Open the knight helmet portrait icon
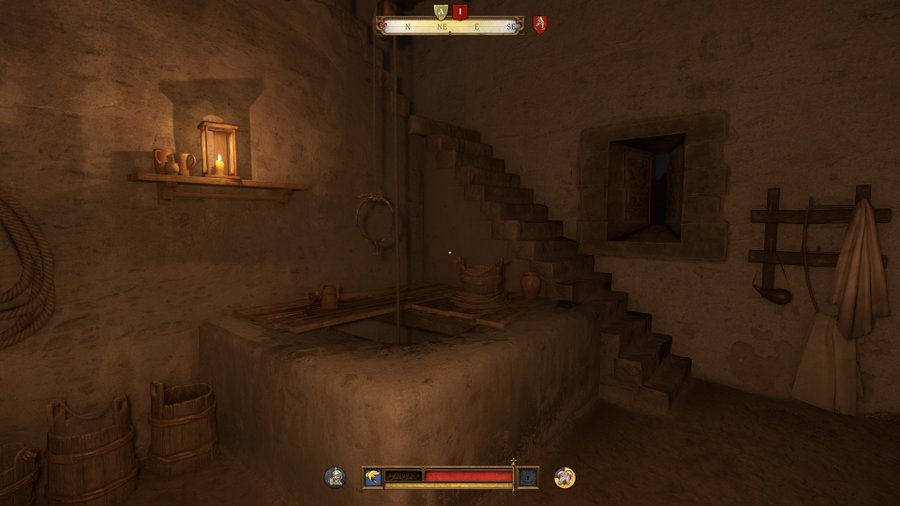 point(335,477)
